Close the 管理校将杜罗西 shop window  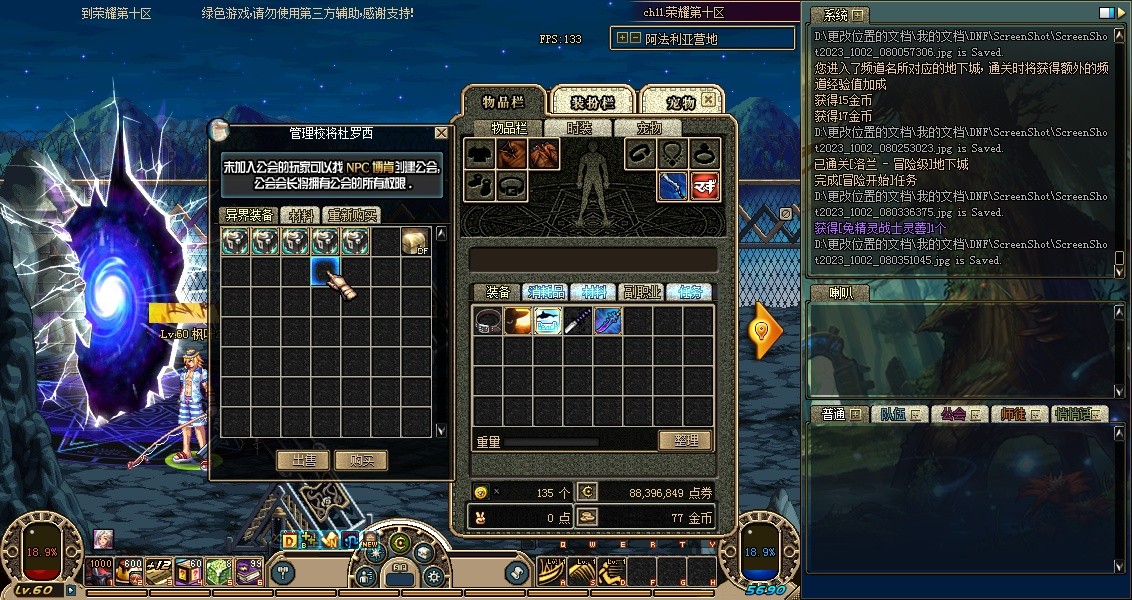coord(441,133)
